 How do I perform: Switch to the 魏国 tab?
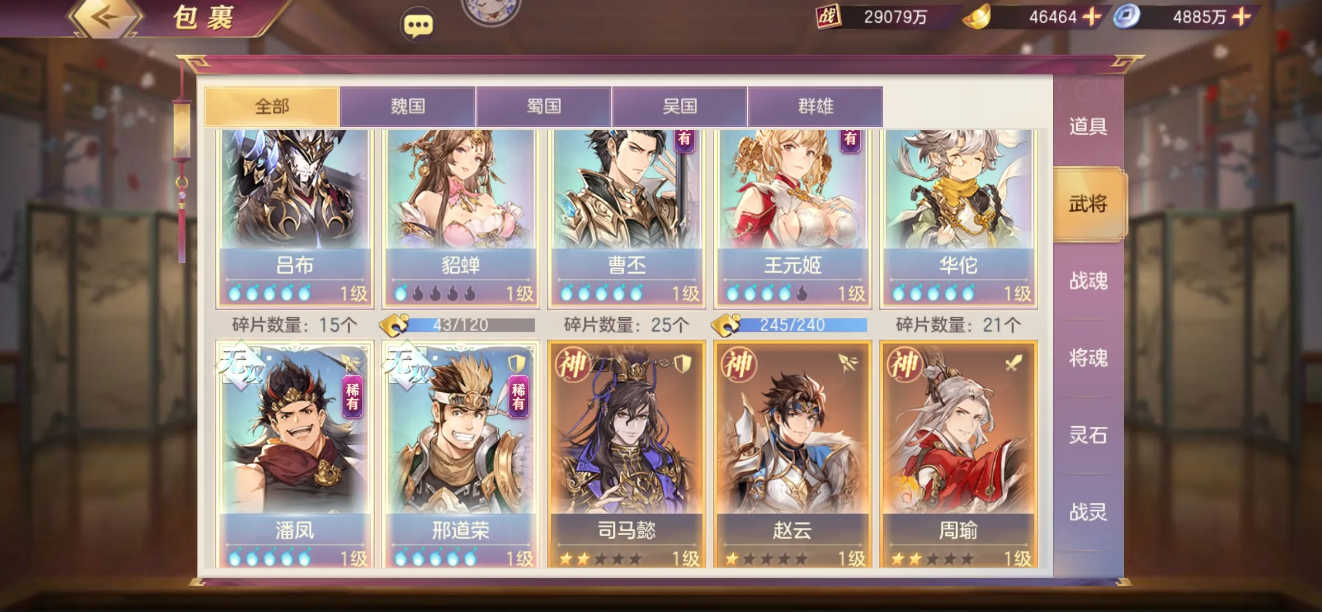point(407,106)
